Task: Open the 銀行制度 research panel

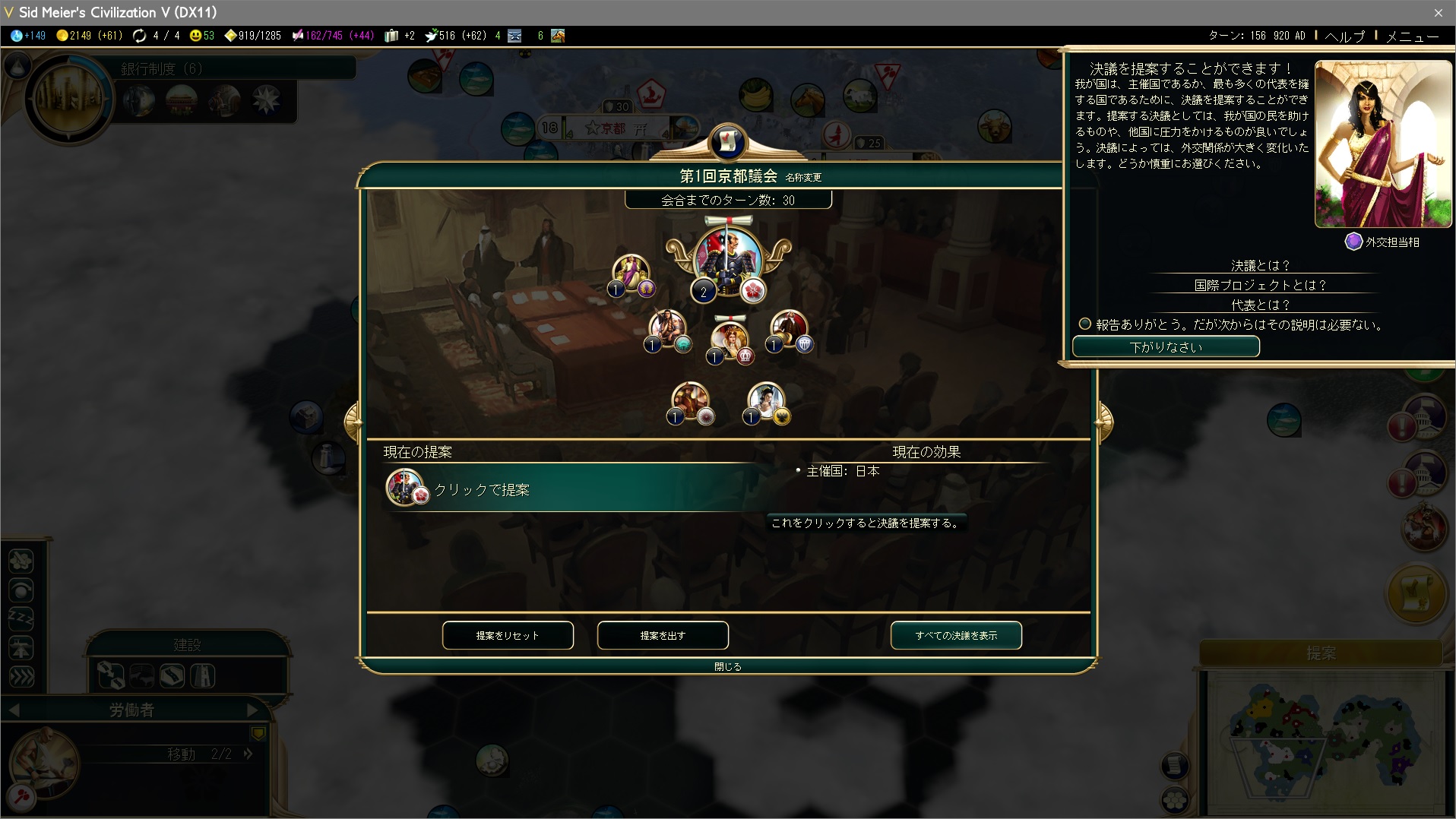Action: point(160,68)
